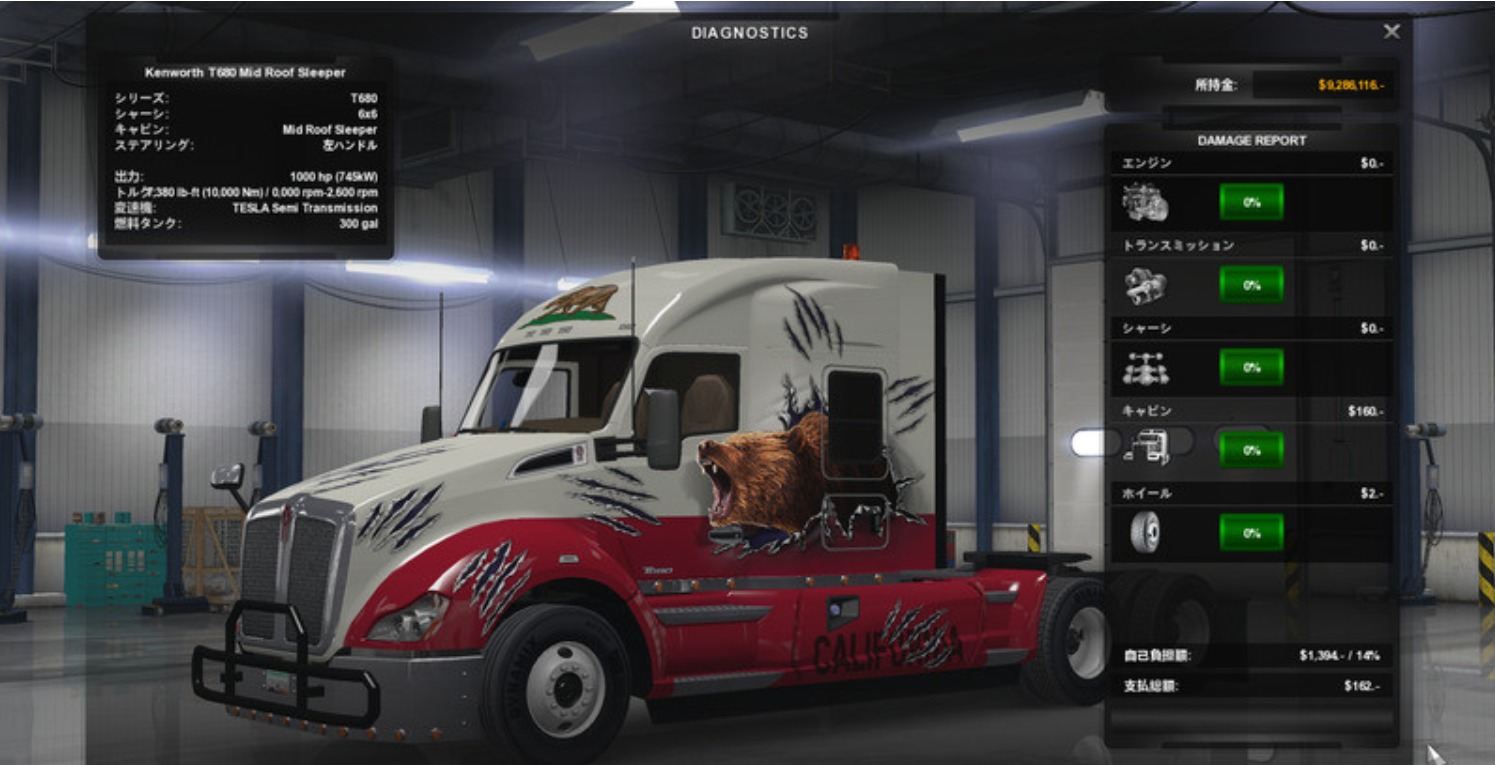The height and width of the screenshot is (765, 1495).
Task: Select the chassis damage 0% indicator
Action: pos(1251,367)
